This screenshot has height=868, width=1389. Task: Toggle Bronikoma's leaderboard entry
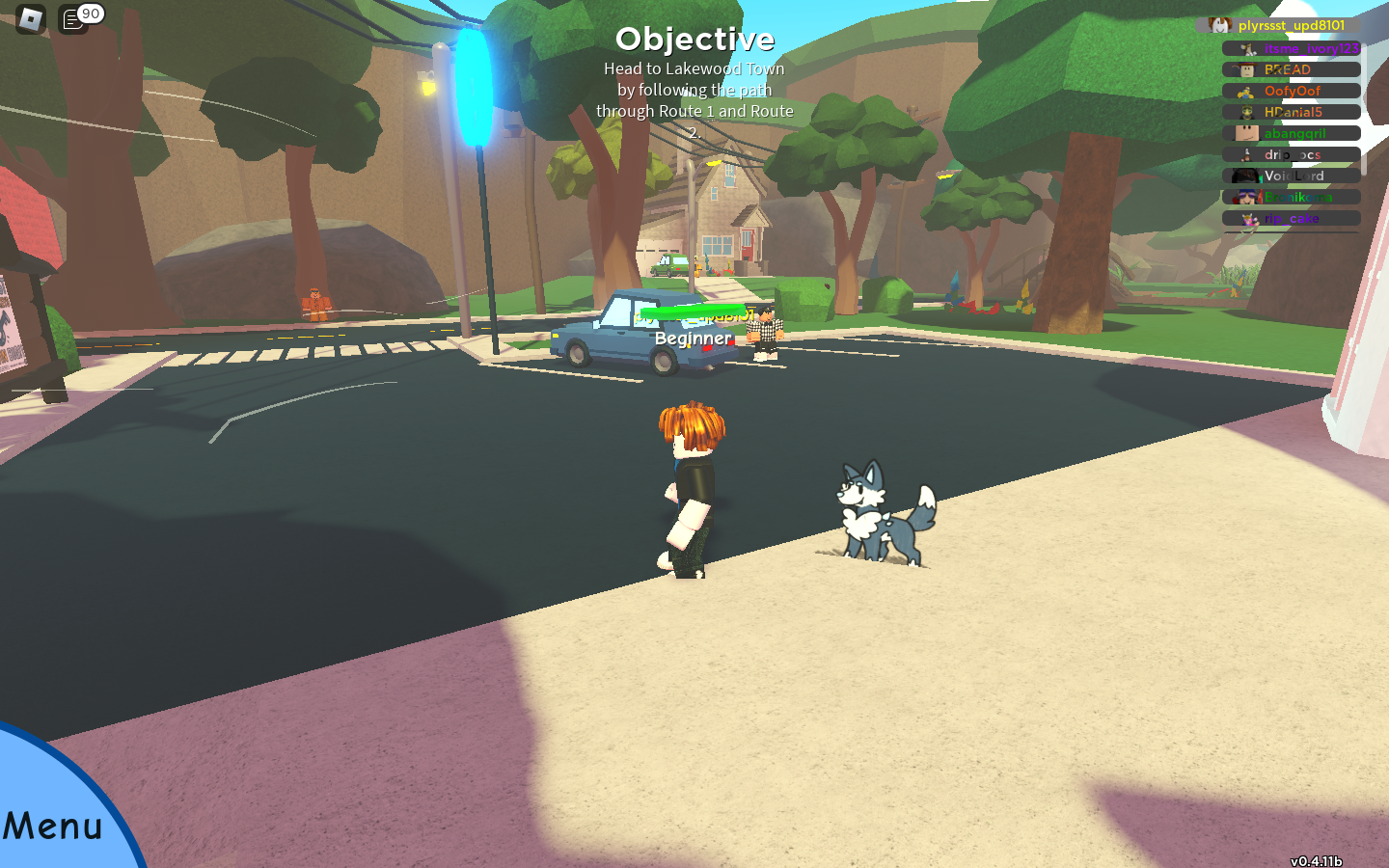pyautogui.click(x=1293, y=197)
